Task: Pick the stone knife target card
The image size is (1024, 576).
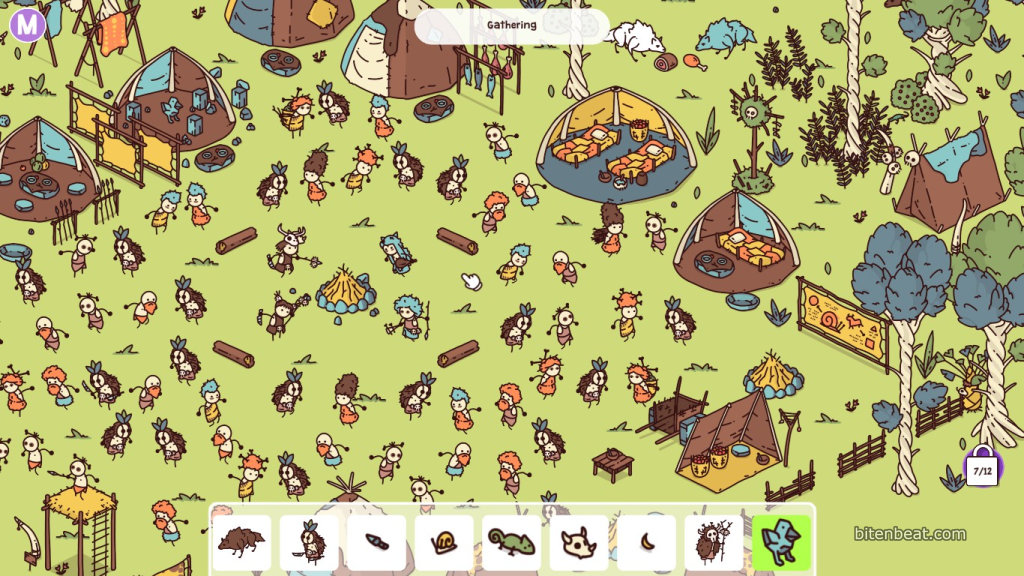Action: point(376,543)
